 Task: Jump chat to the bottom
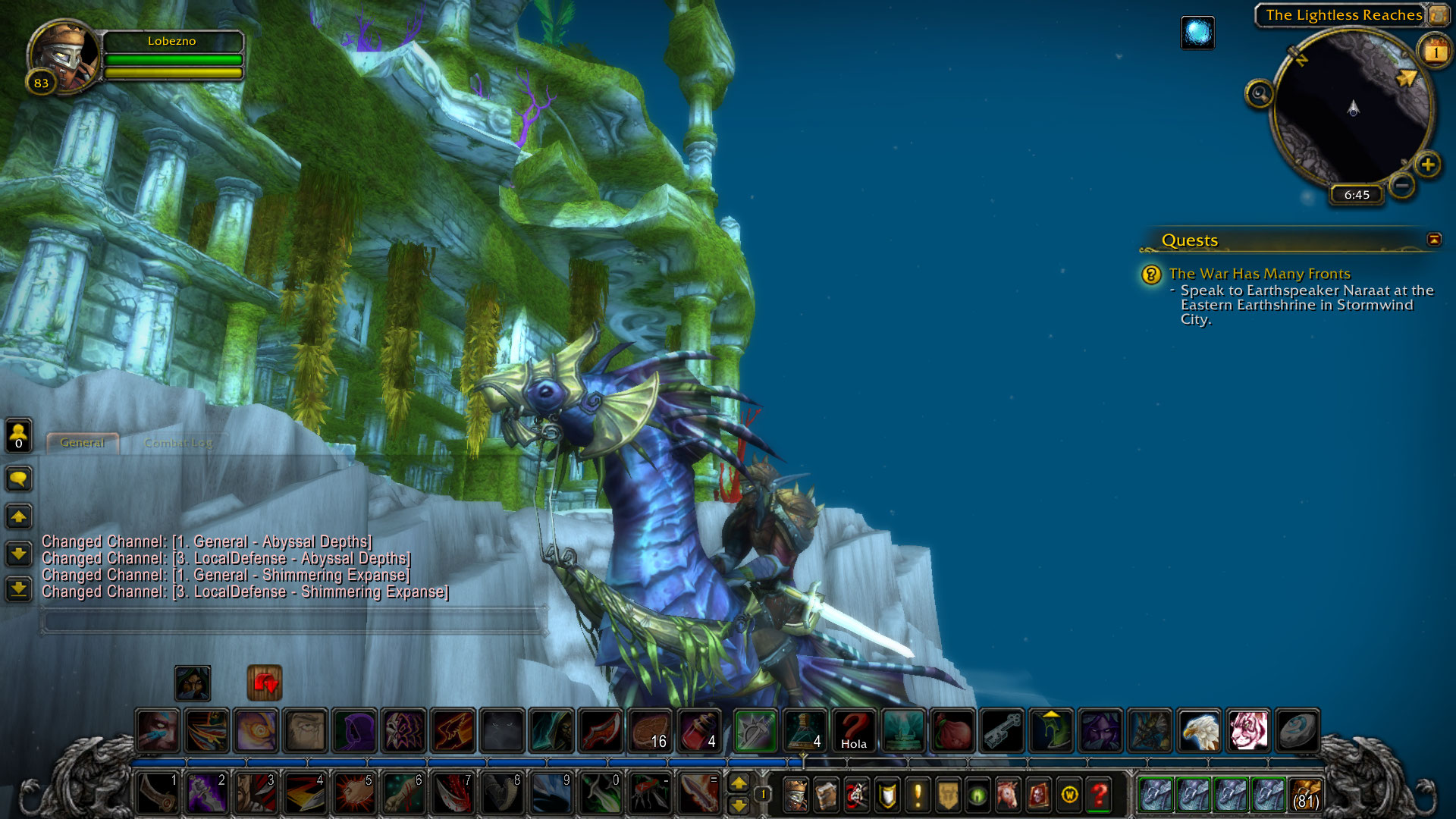(19, 588)
